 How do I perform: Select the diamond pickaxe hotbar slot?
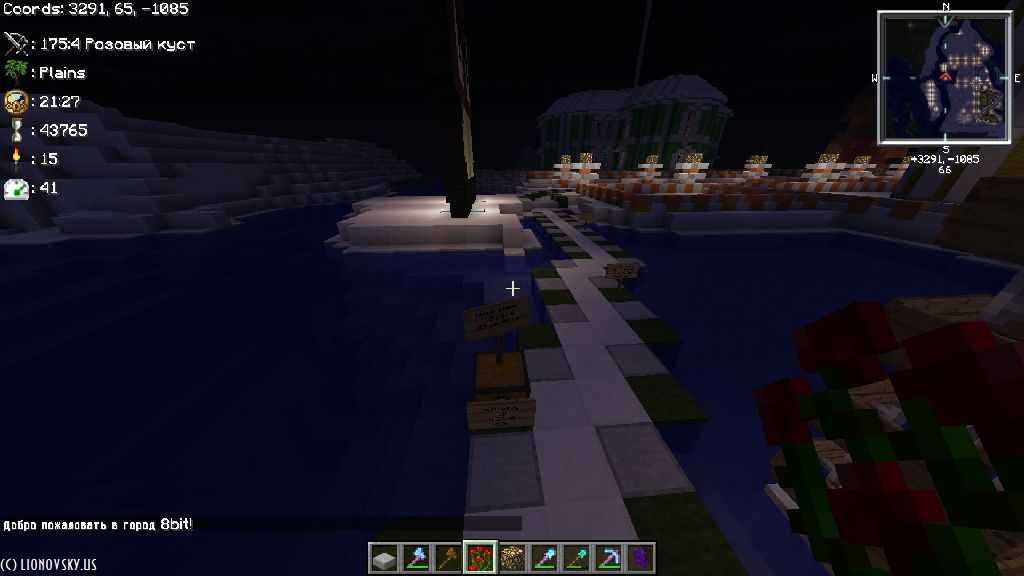click(x=608, y=558)
